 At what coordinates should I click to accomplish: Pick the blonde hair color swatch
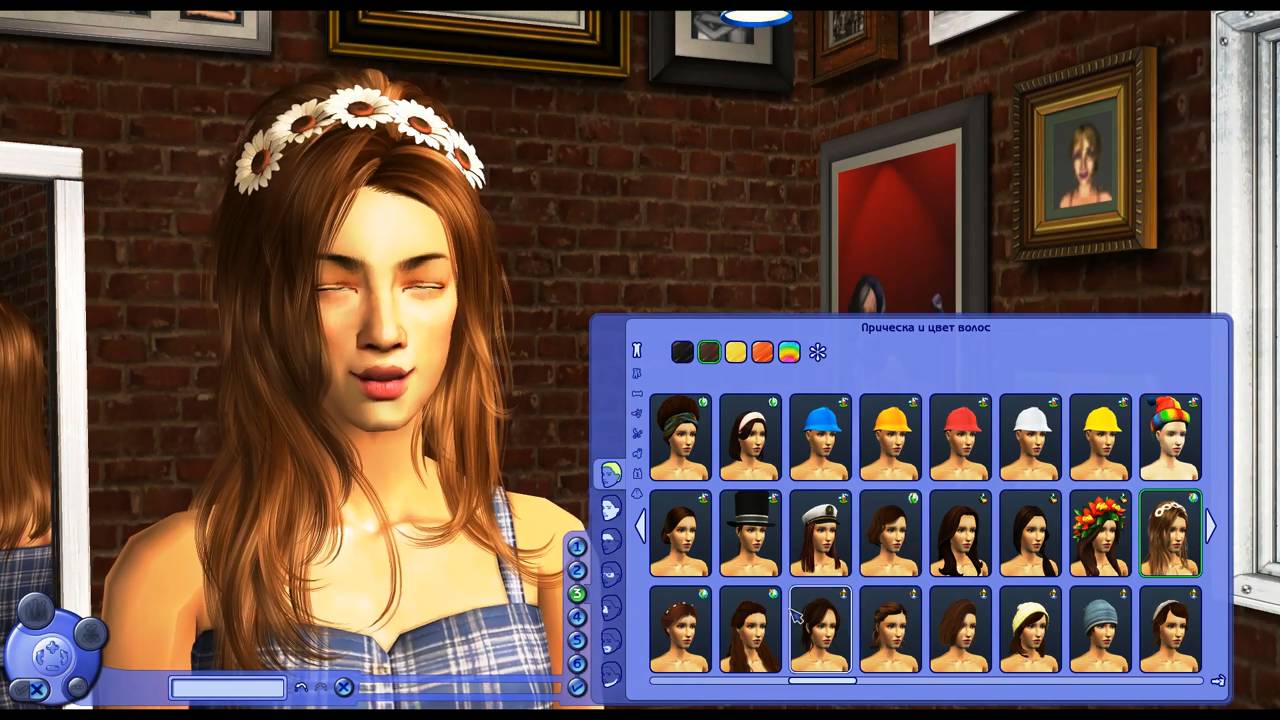tap(736, 352)
